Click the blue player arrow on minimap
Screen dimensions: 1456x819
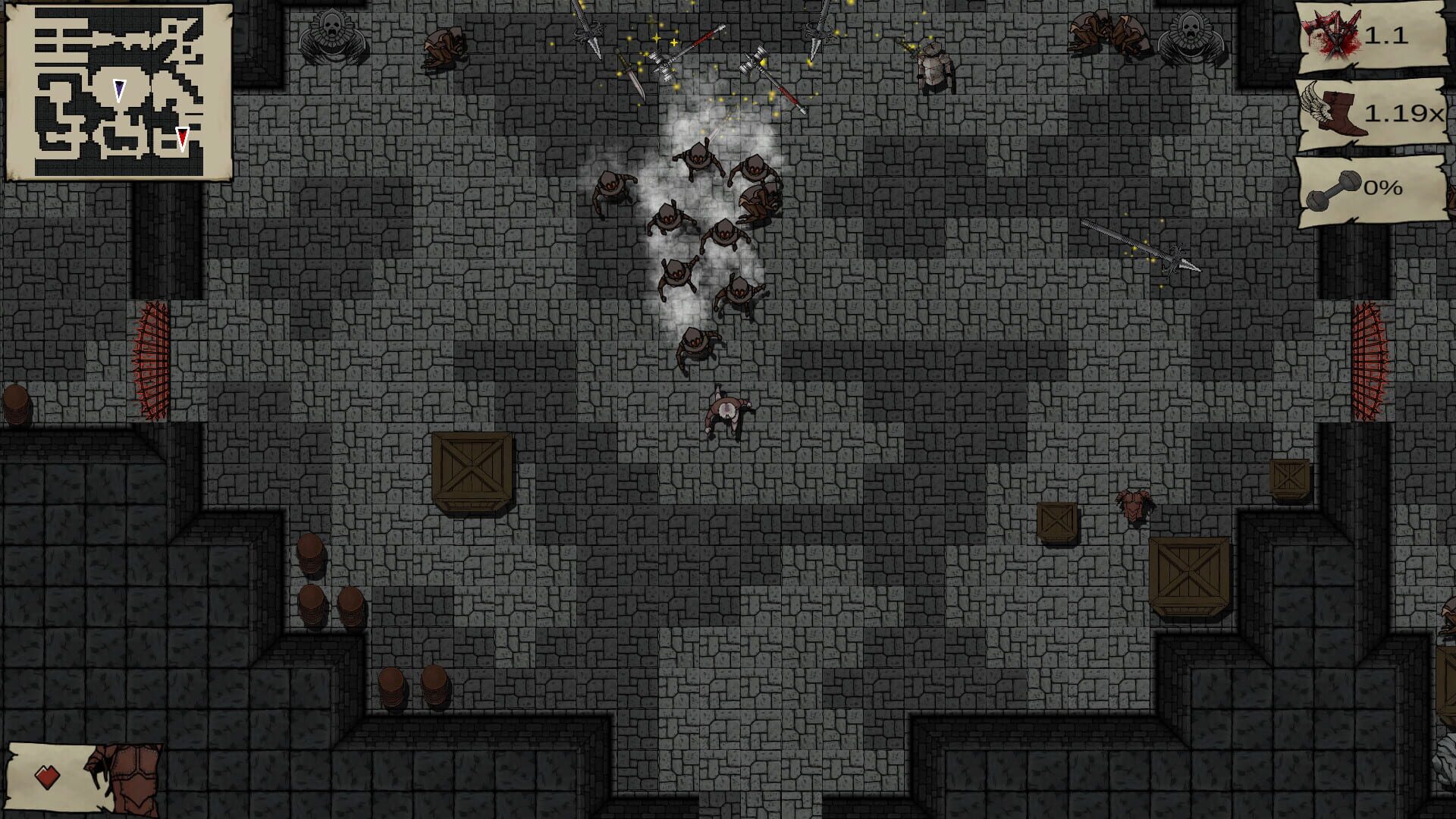point(119,91)
